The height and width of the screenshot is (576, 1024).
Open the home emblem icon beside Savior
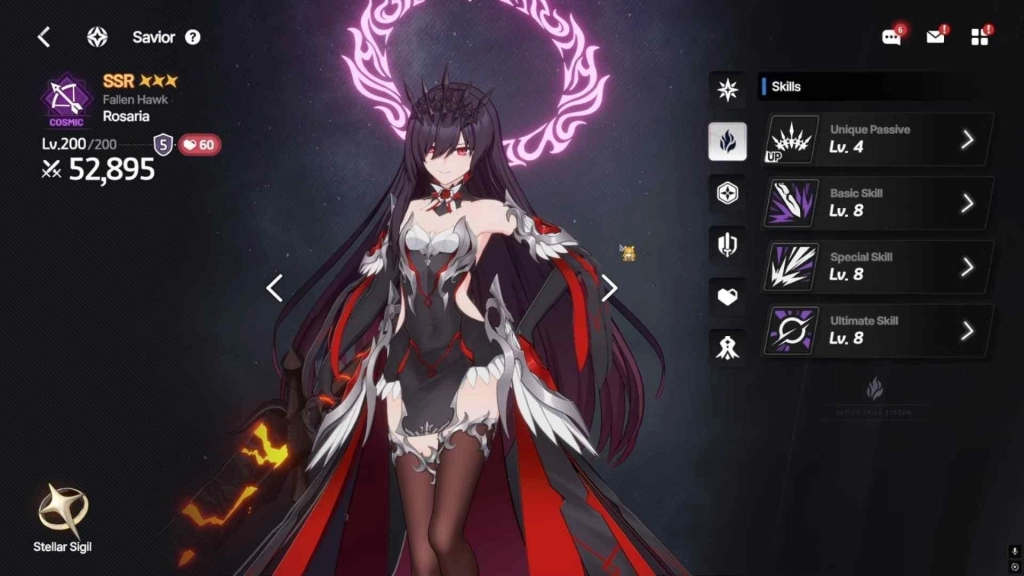tap(97, 37)
